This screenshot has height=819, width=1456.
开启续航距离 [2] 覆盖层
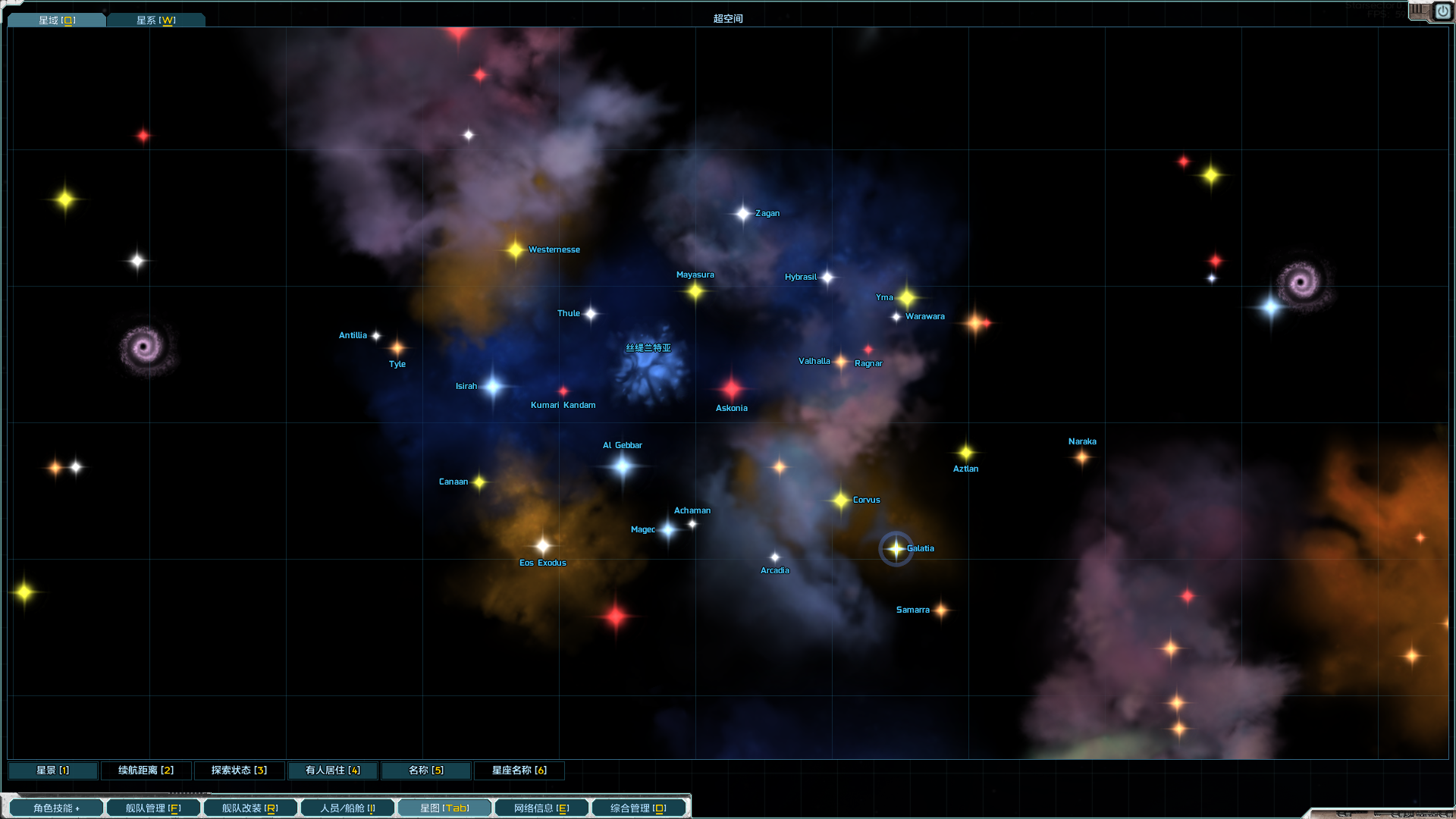pyautogui.click(x=146, y=770)
